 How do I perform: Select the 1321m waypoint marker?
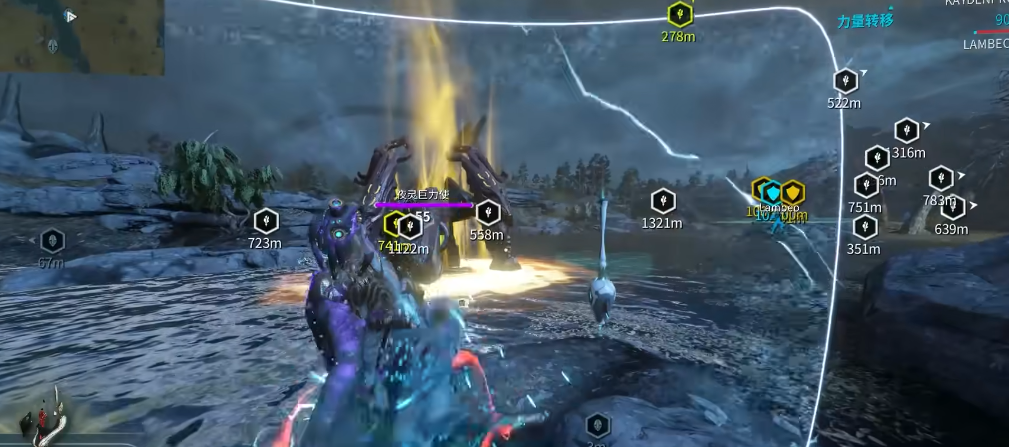[662, 201]
